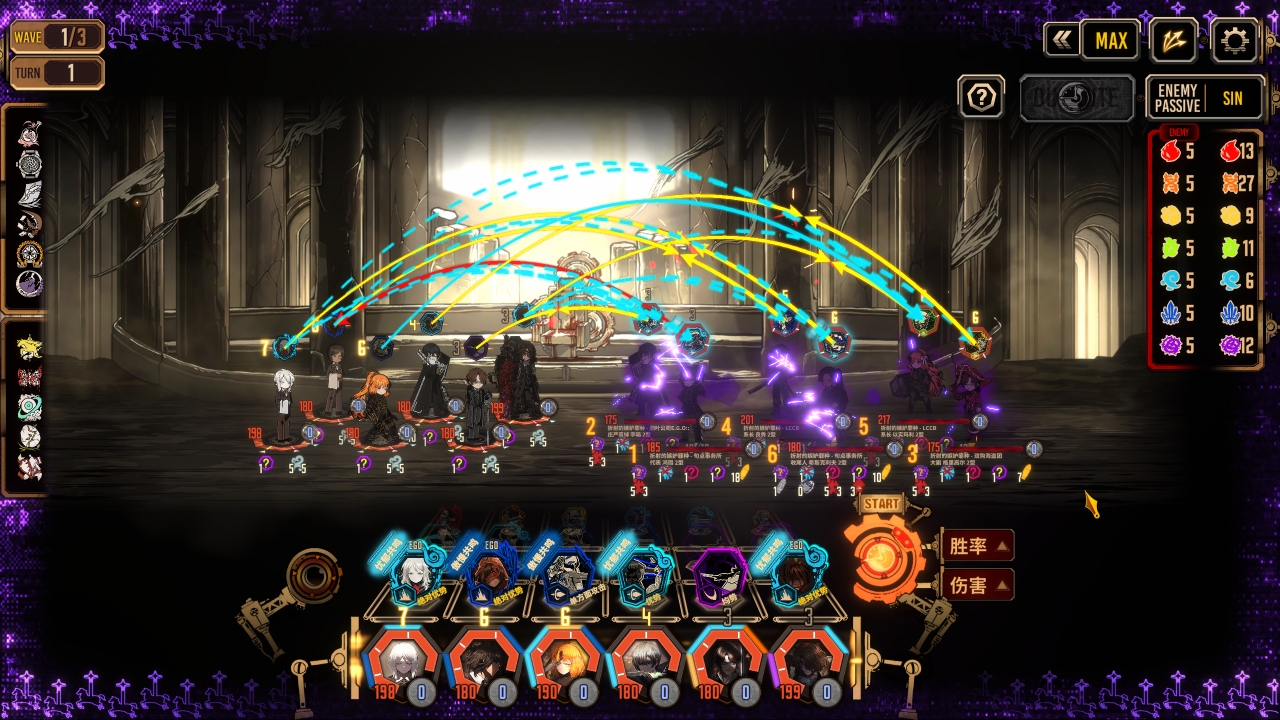Toggle the MAX speed button
The height and width of the screenshot is (720, 1280).
tap(1111, 40)
